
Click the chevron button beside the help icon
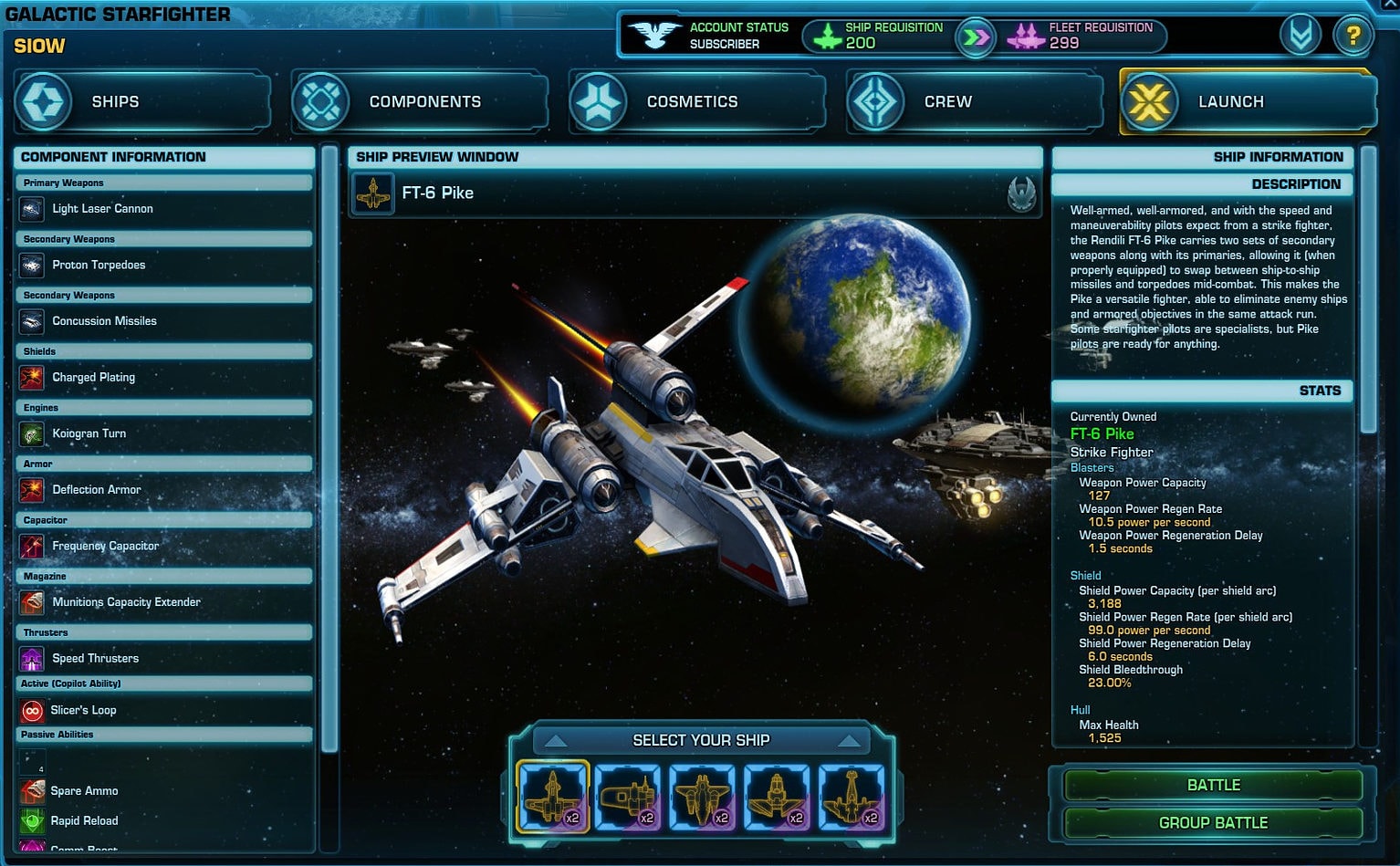click(x=1300, y=36)
